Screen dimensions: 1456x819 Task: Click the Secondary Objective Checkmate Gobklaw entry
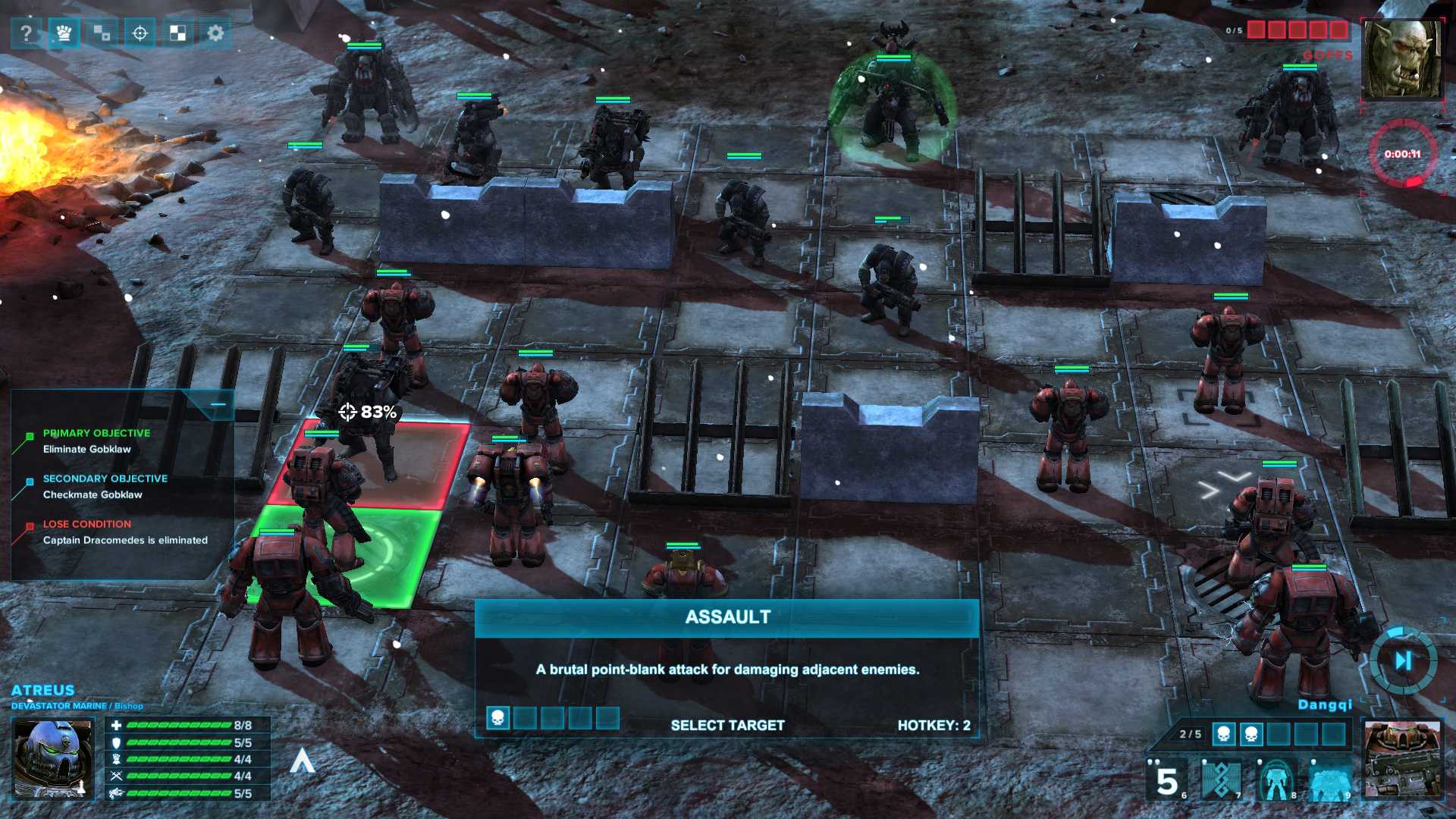point(105,487)
